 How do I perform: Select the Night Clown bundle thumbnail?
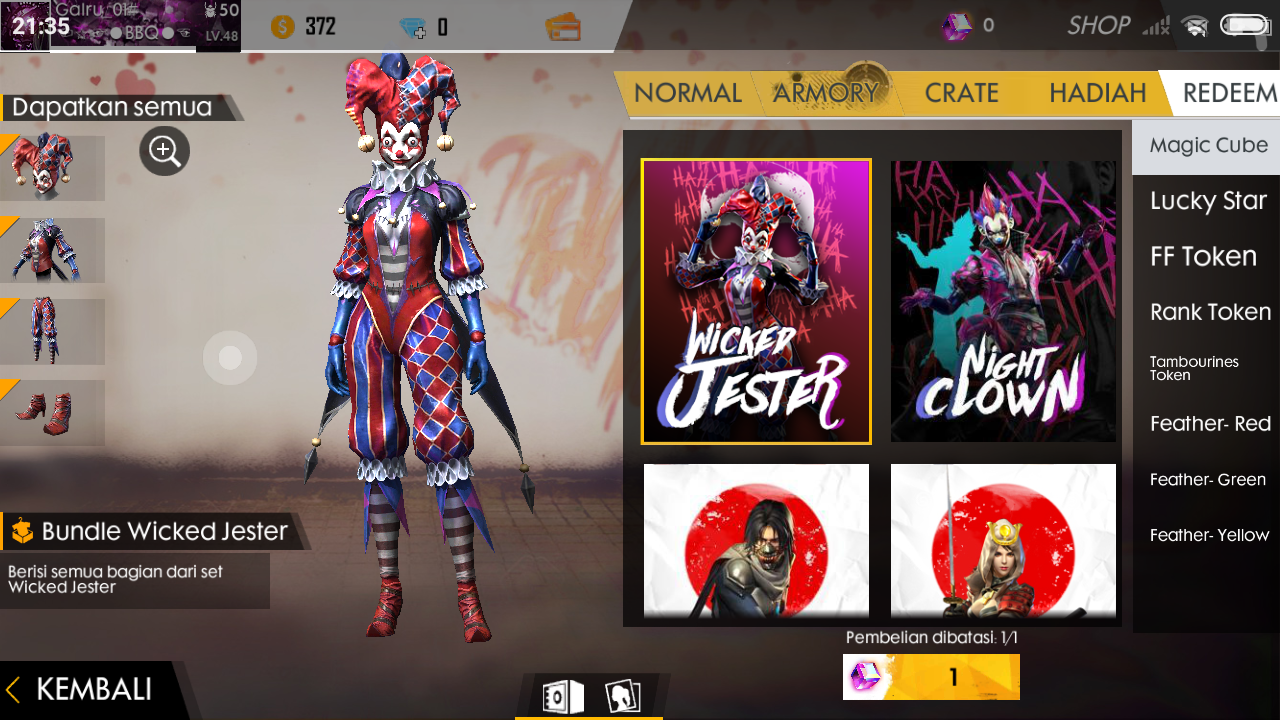pyautogui.click(x=1003, y=301)
